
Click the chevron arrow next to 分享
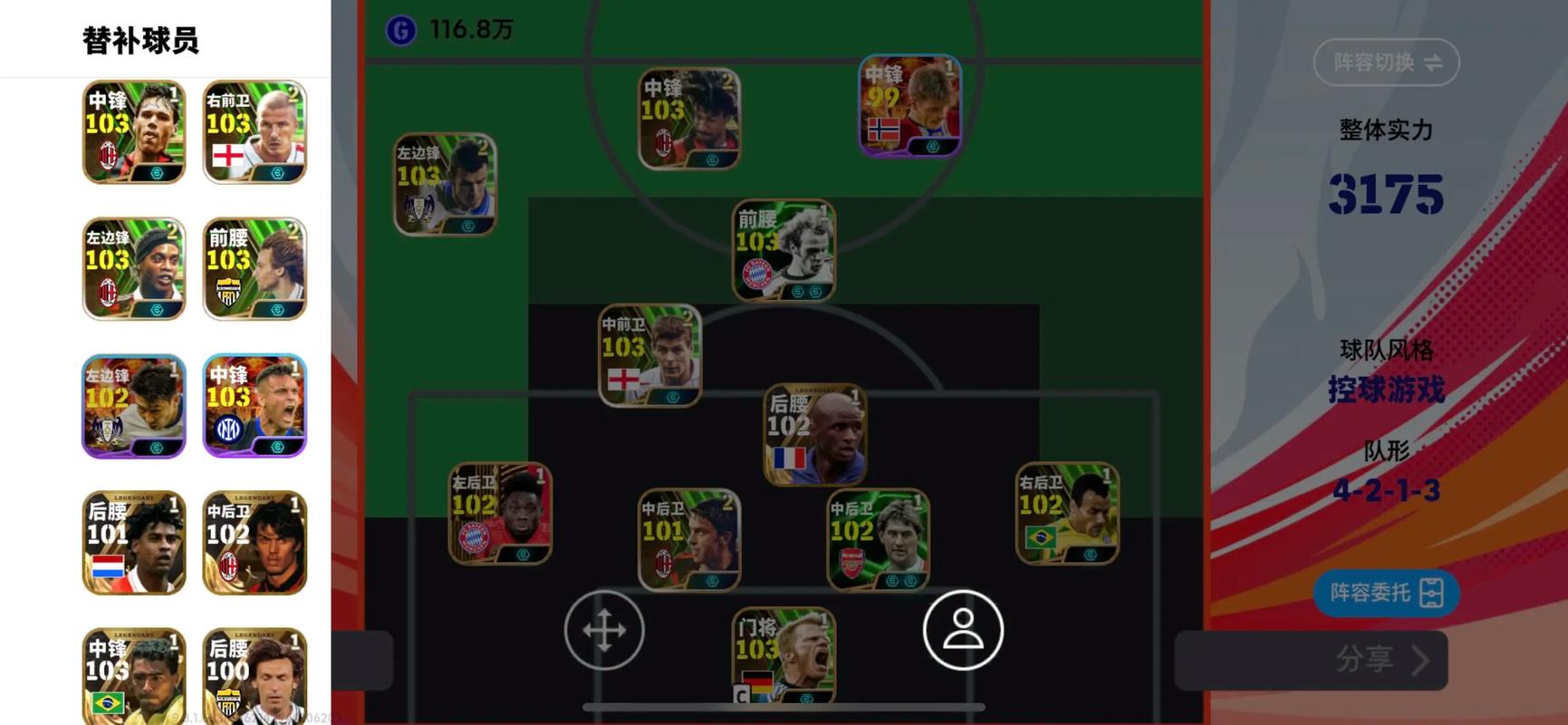[1418, 661]
